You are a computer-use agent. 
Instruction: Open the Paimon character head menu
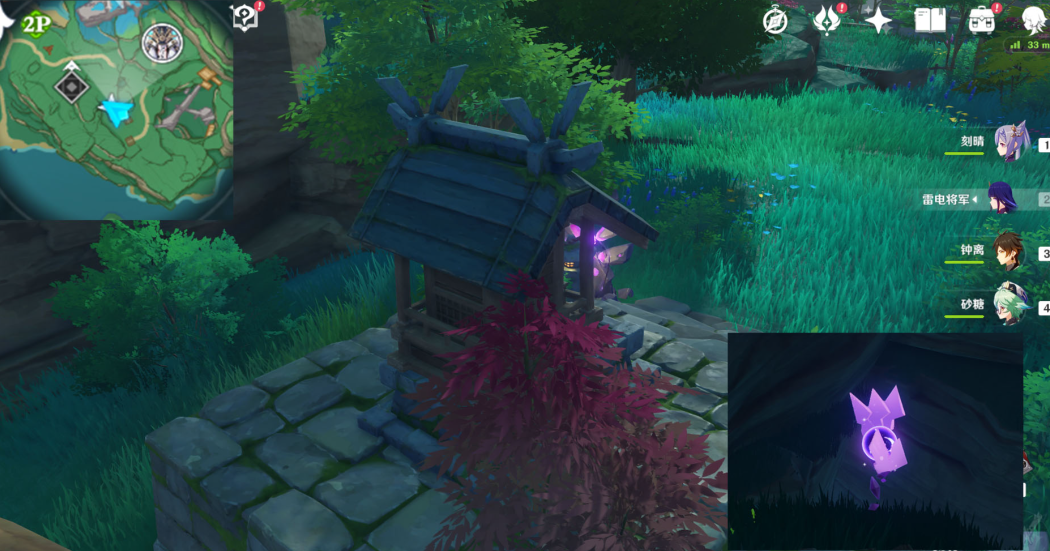[1034, 20]
